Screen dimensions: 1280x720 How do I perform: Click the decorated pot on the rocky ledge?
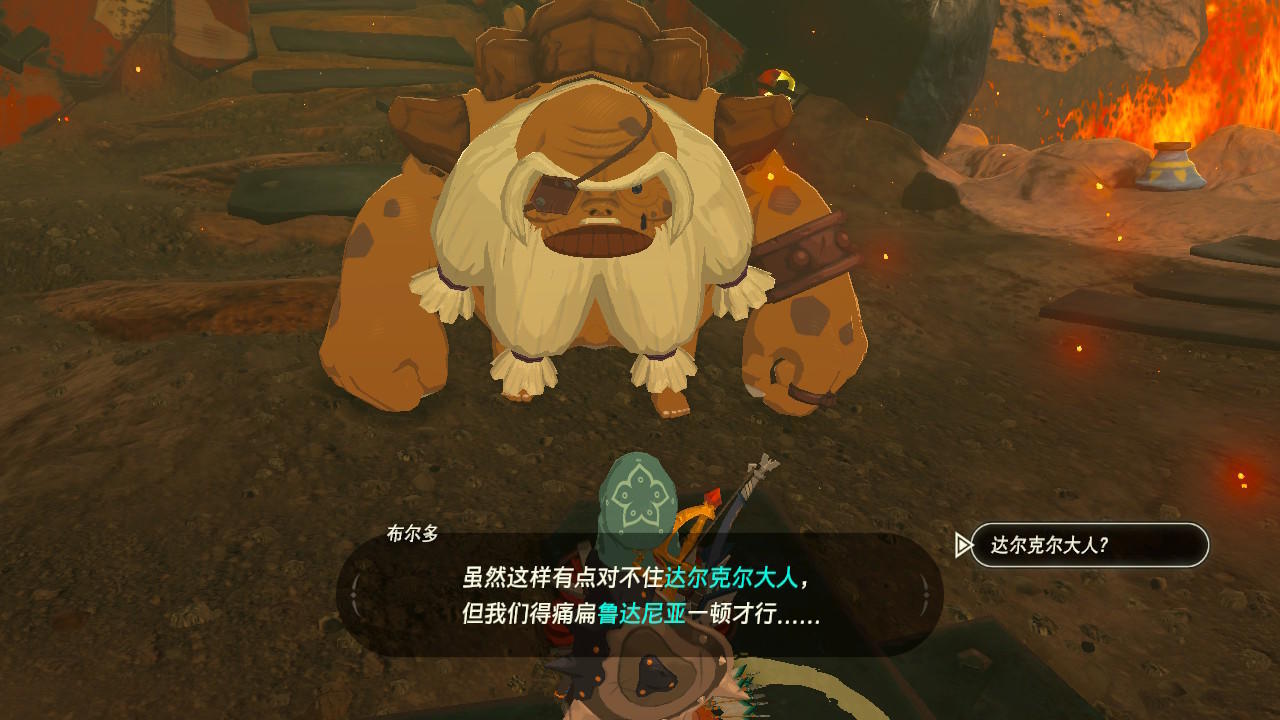(x=1172, y=170)
